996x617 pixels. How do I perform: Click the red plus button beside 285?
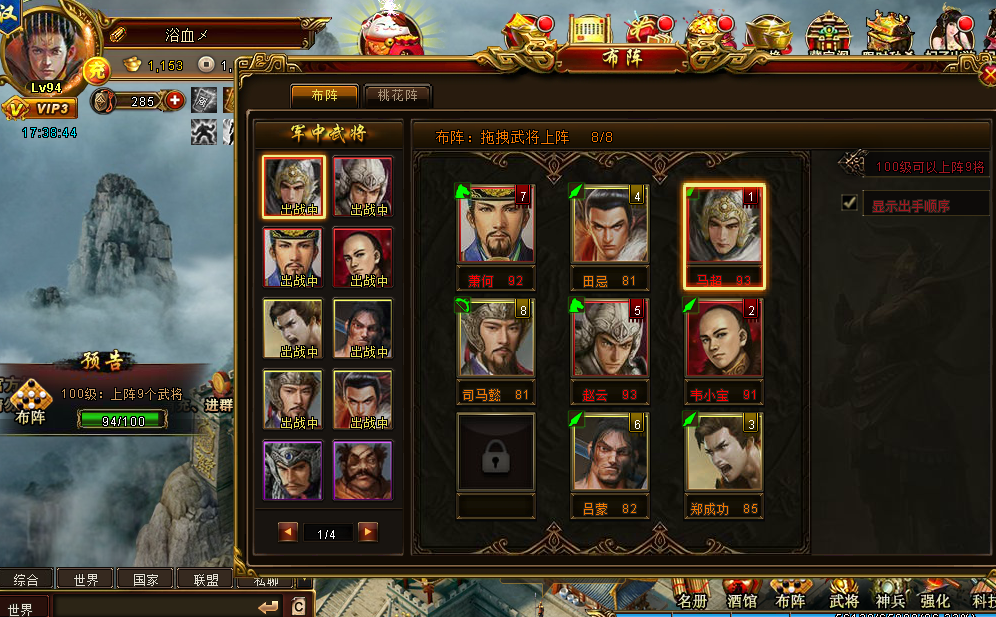tap(175, 100)
